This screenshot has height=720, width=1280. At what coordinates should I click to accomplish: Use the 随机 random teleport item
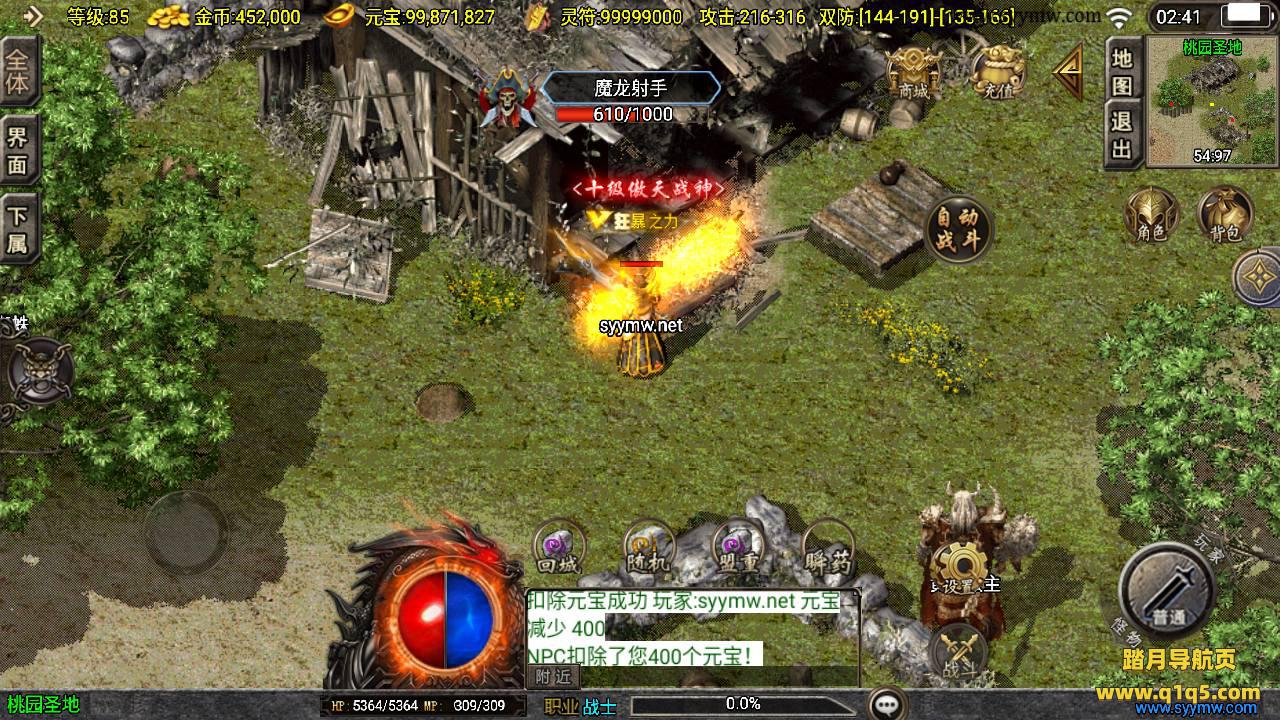tap(648, 548)
